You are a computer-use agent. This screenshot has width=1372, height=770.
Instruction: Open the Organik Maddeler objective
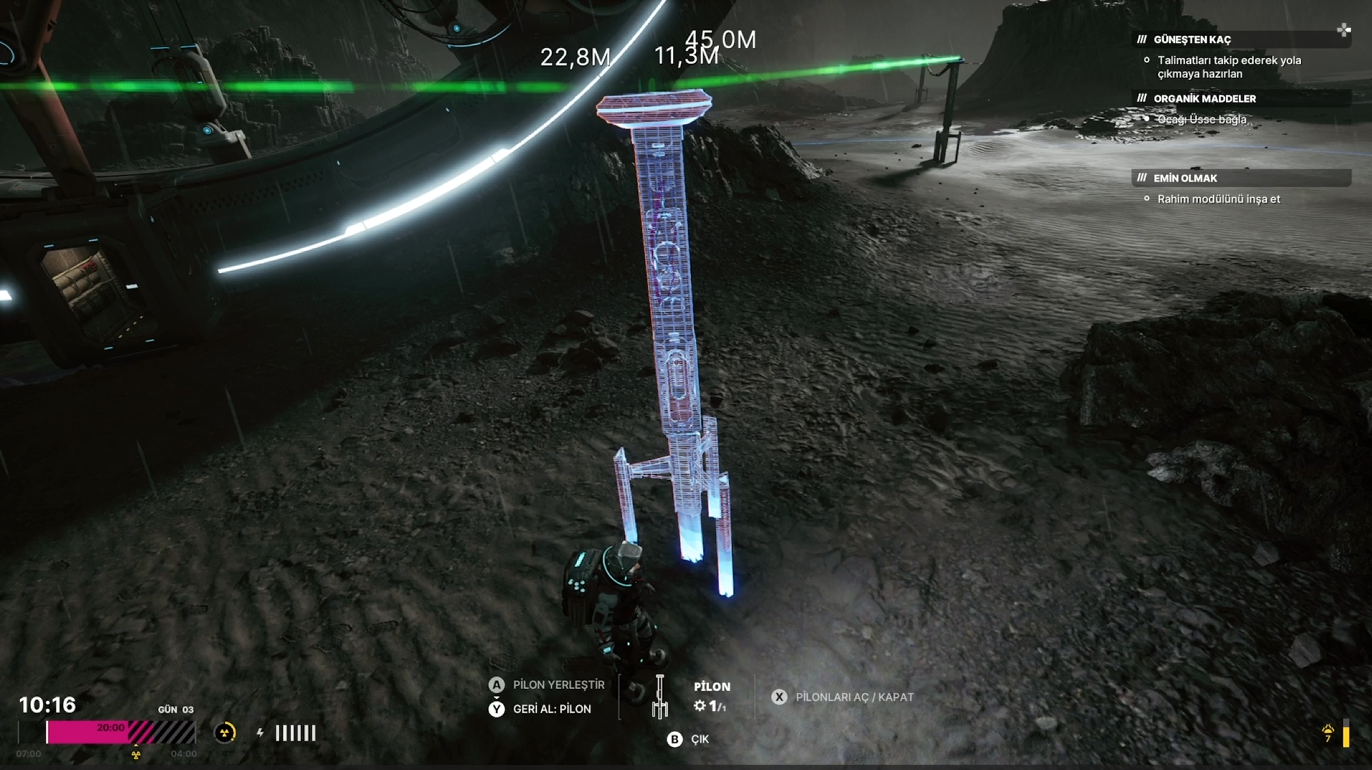[1204, 99]
